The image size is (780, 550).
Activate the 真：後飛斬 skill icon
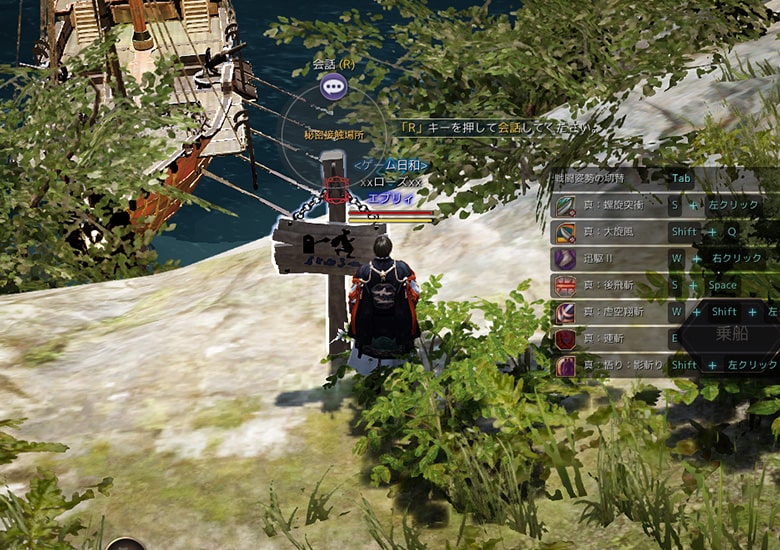(x=565, y=286)
